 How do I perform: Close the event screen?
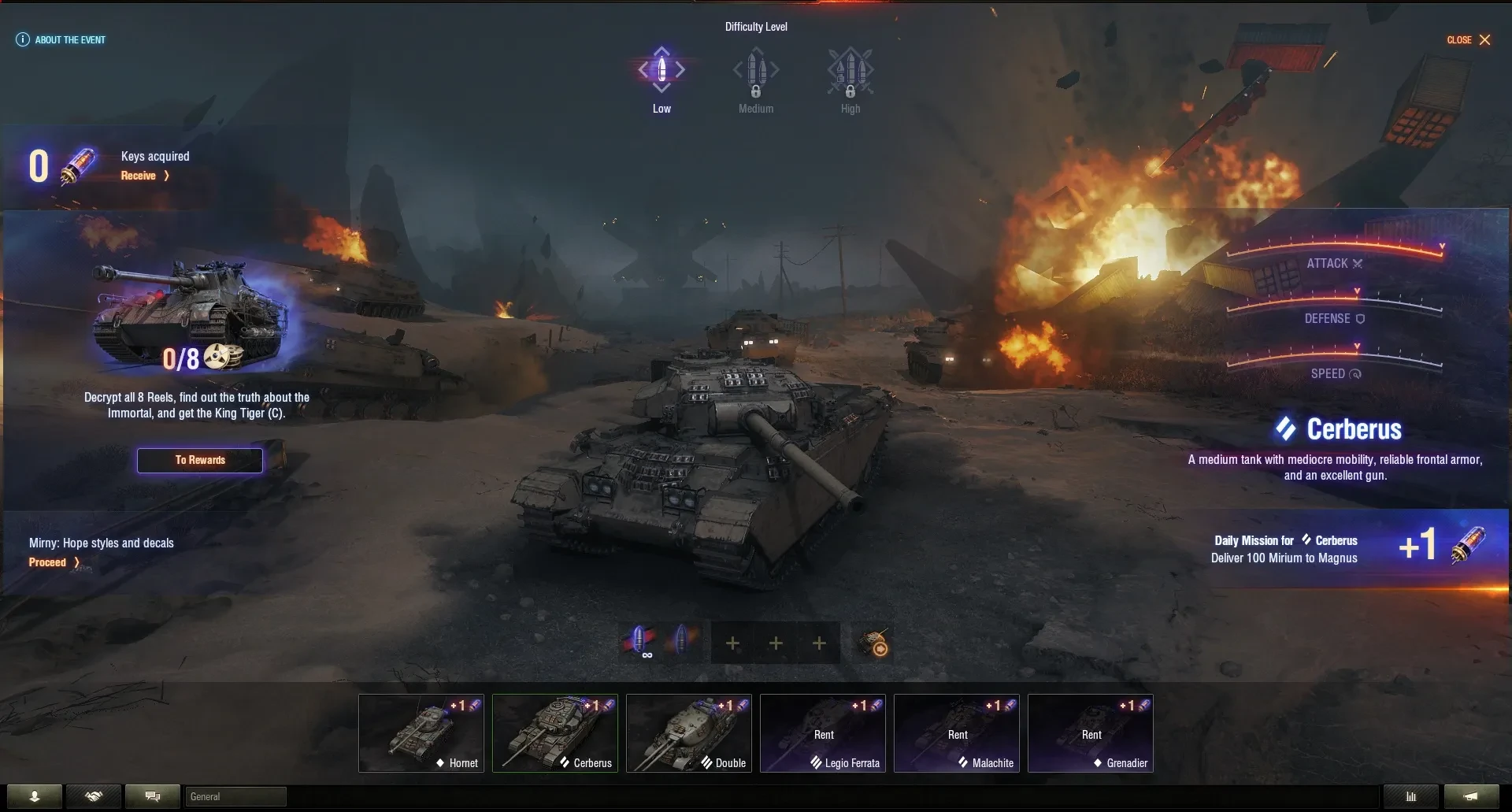coord(1469,39)
